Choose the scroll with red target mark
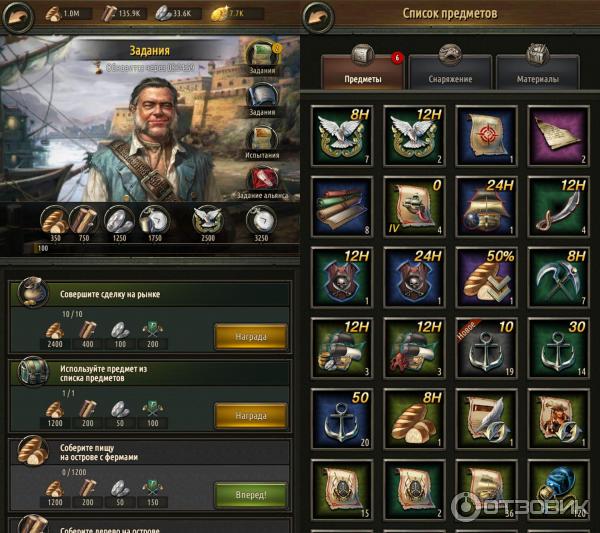 [x=485, y=135]
